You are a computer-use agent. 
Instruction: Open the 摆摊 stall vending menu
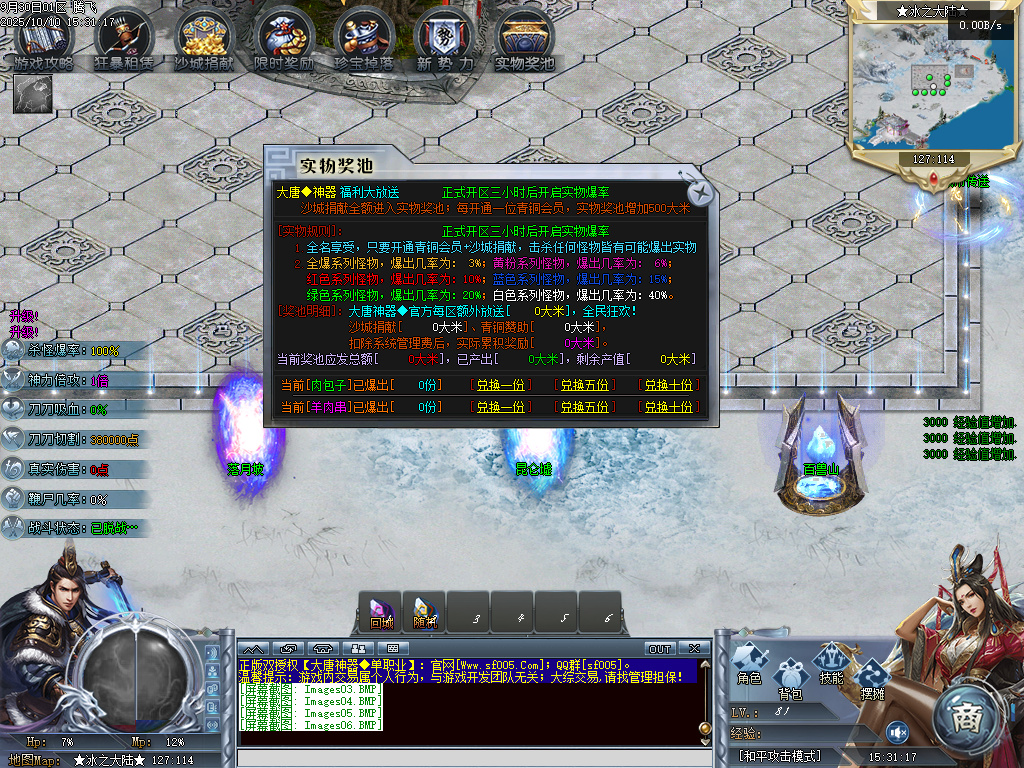pos(871,677)
